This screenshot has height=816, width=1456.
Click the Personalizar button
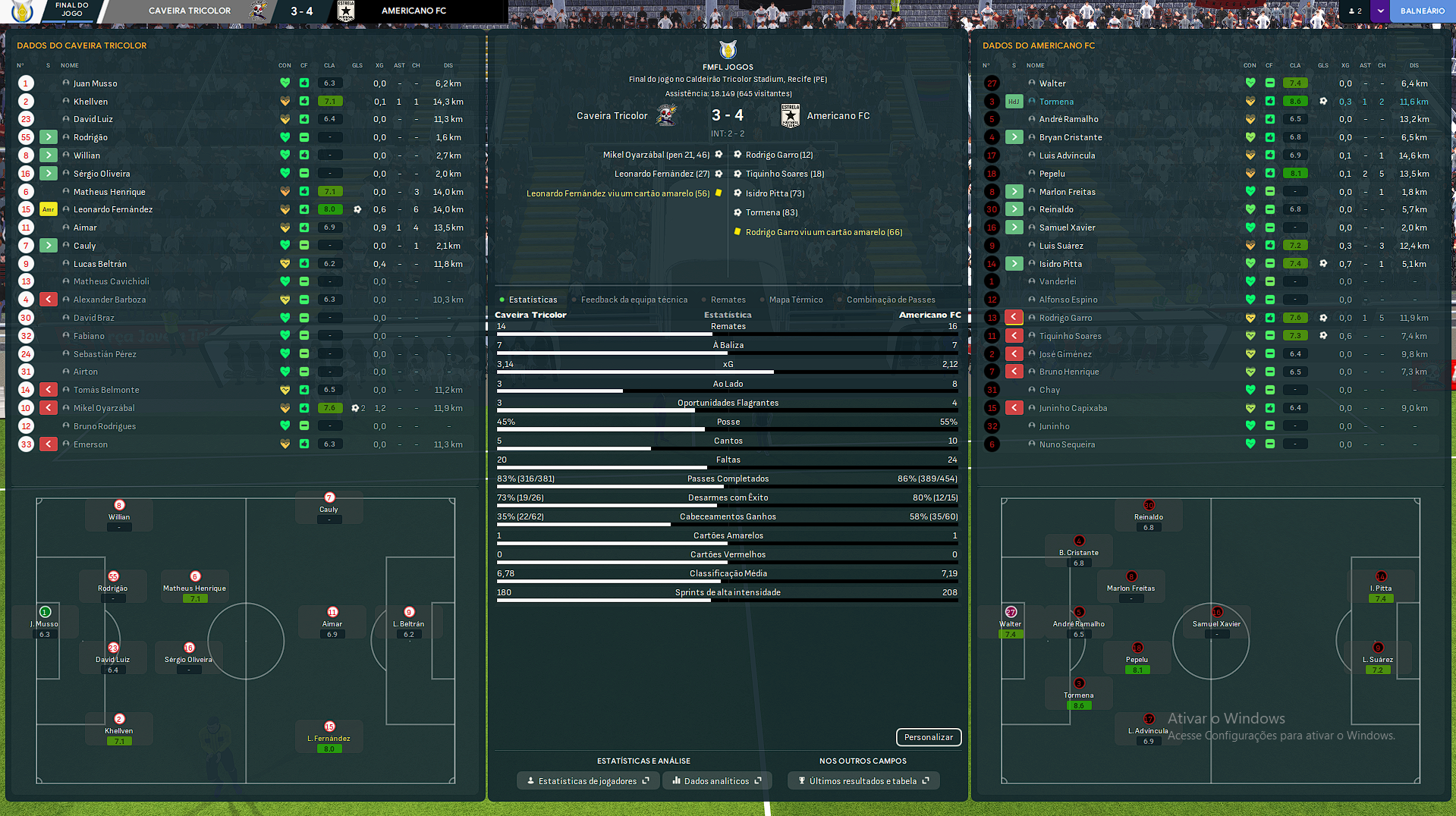[928, 737]
